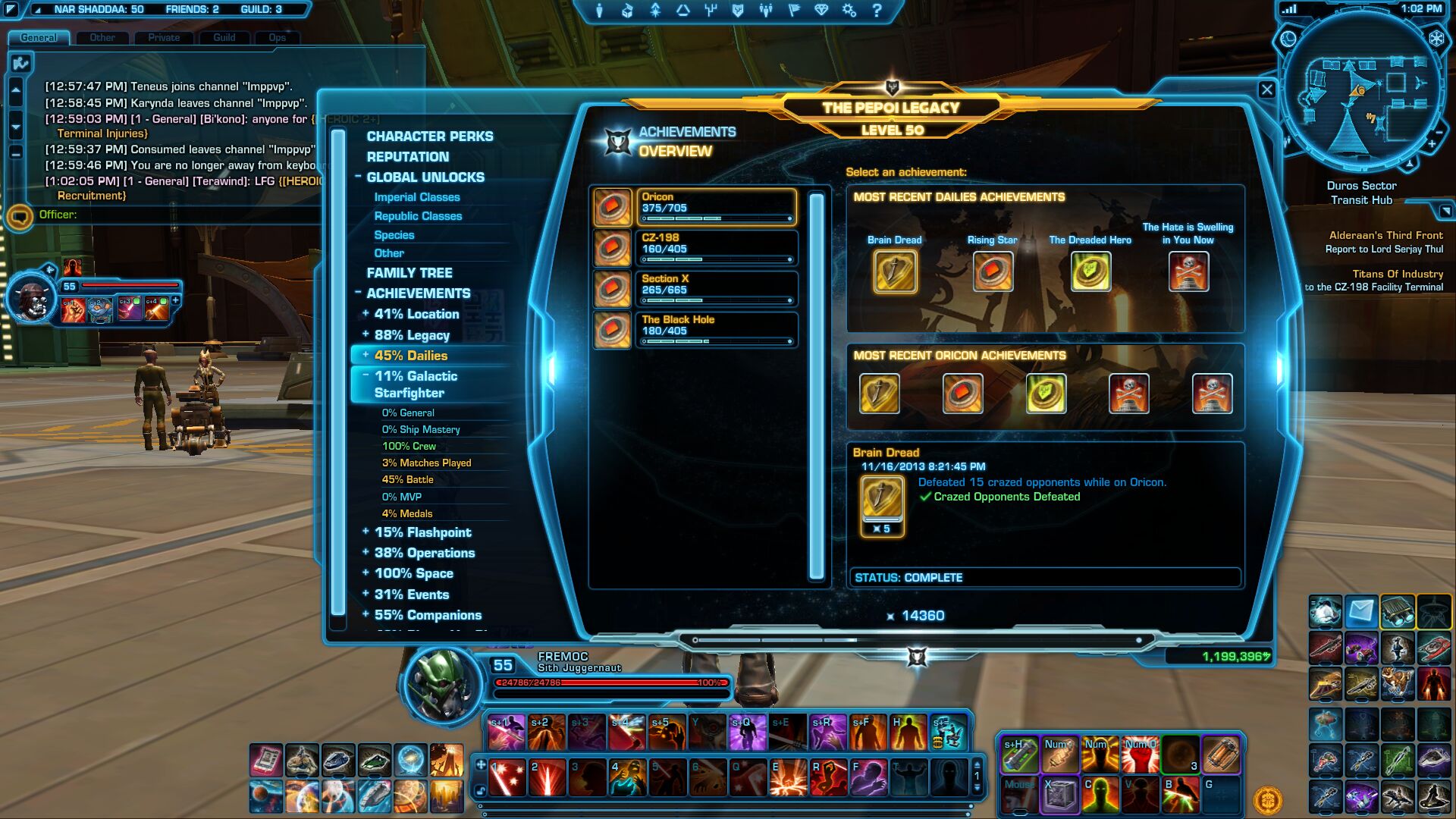This screenshot has width=1456, height=819.
Task: Select the CZ-198 achievement entry
Action: (715, 248)
